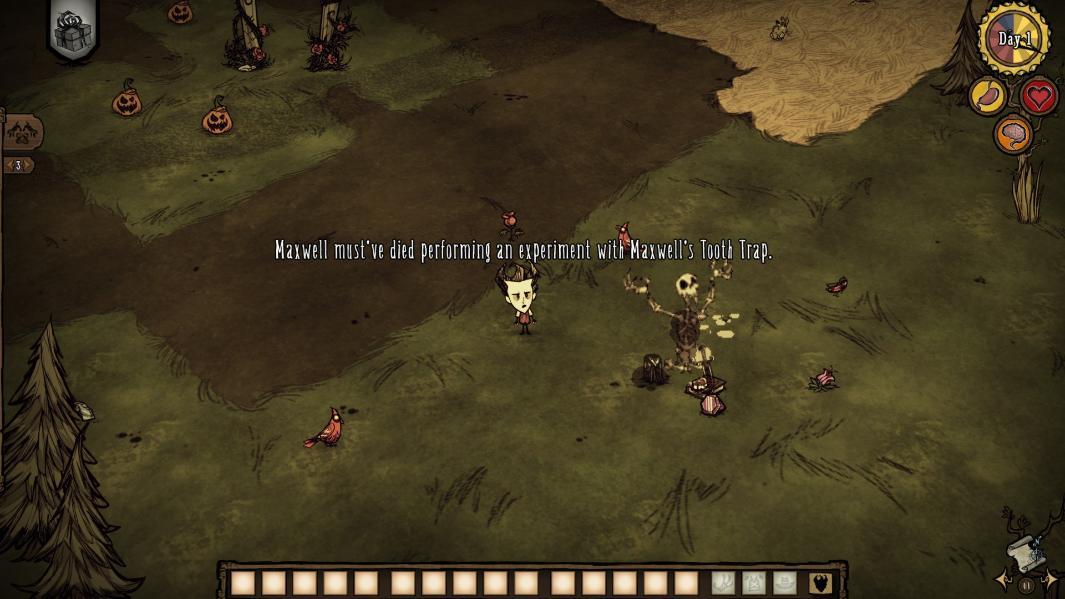Rotate the camera left with the arrow
This screenshot has width=1065, height=599.
click(1002, 579)
